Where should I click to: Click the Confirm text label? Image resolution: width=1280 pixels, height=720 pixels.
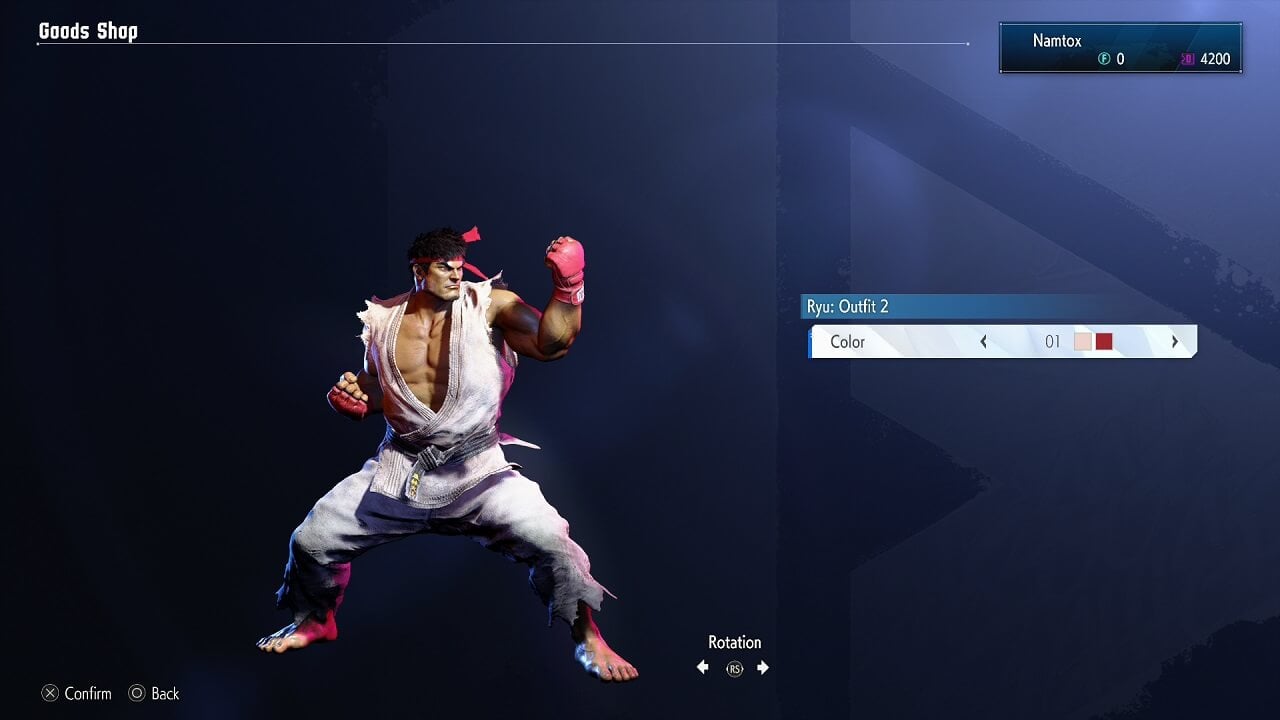pyautogui.click(x=87, y=693)
